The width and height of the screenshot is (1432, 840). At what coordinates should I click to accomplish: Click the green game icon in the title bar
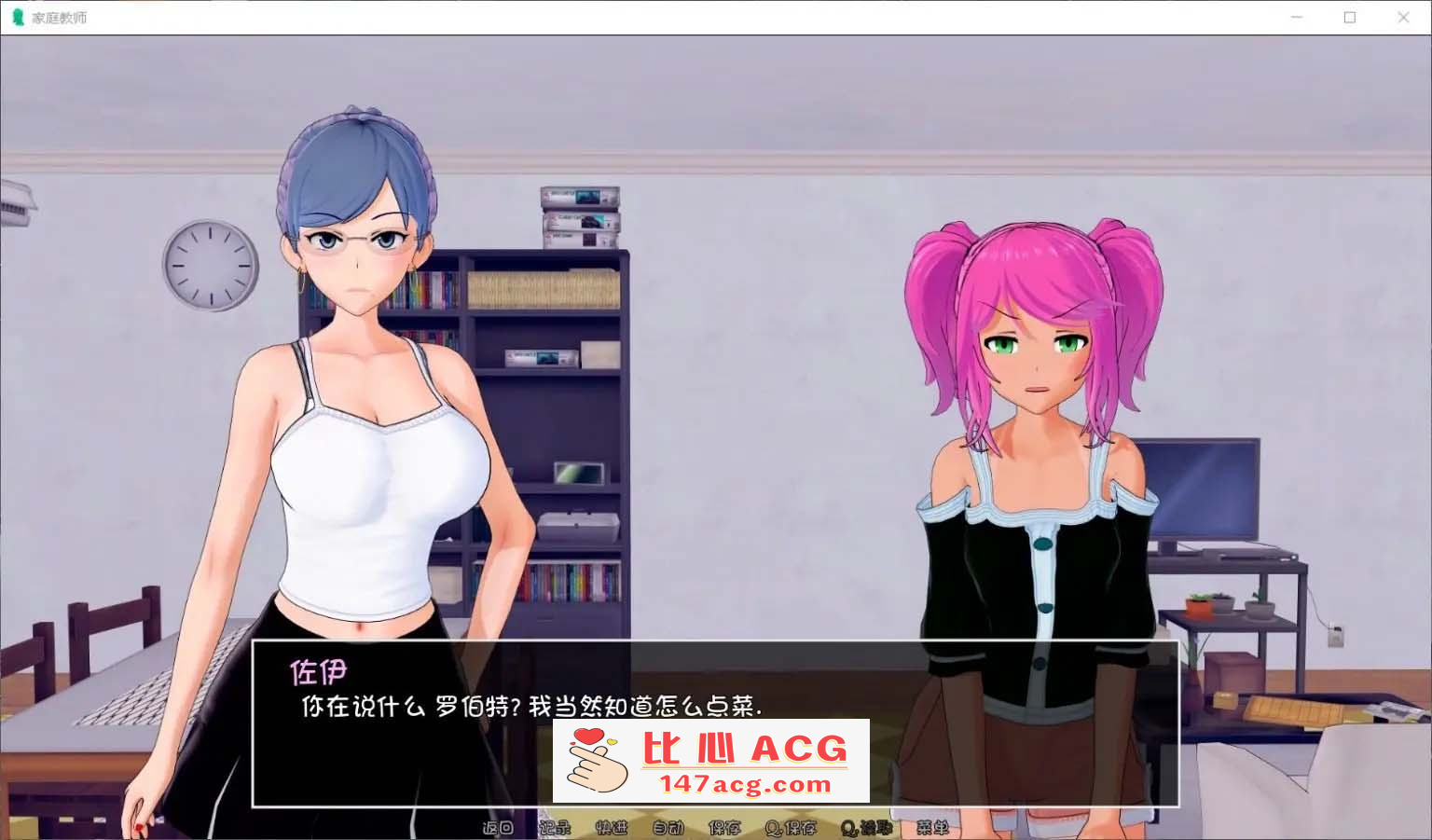(19, 17)
